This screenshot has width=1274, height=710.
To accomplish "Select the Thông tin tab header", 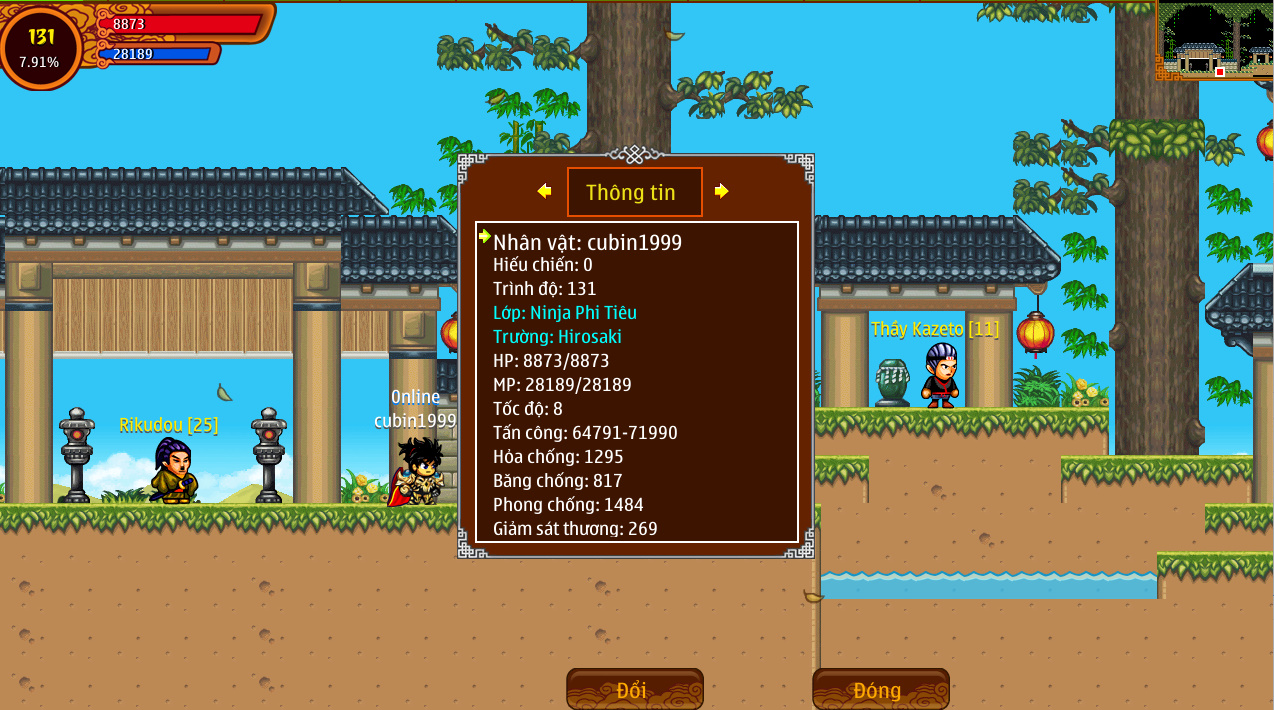I will 634,192.
